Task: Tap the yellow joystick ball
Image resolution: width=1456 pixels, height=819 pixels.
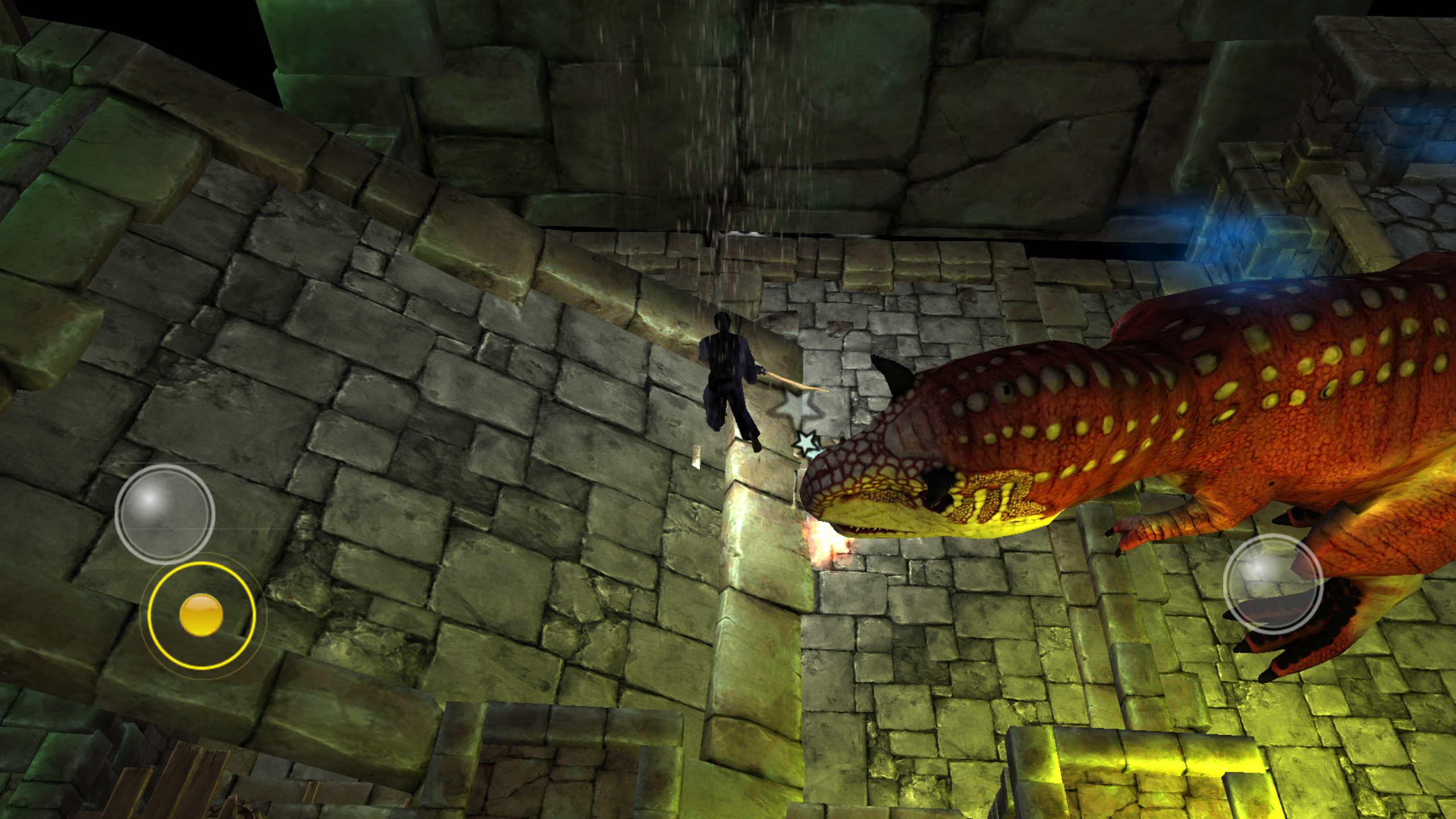Action: tap(201, 615)
